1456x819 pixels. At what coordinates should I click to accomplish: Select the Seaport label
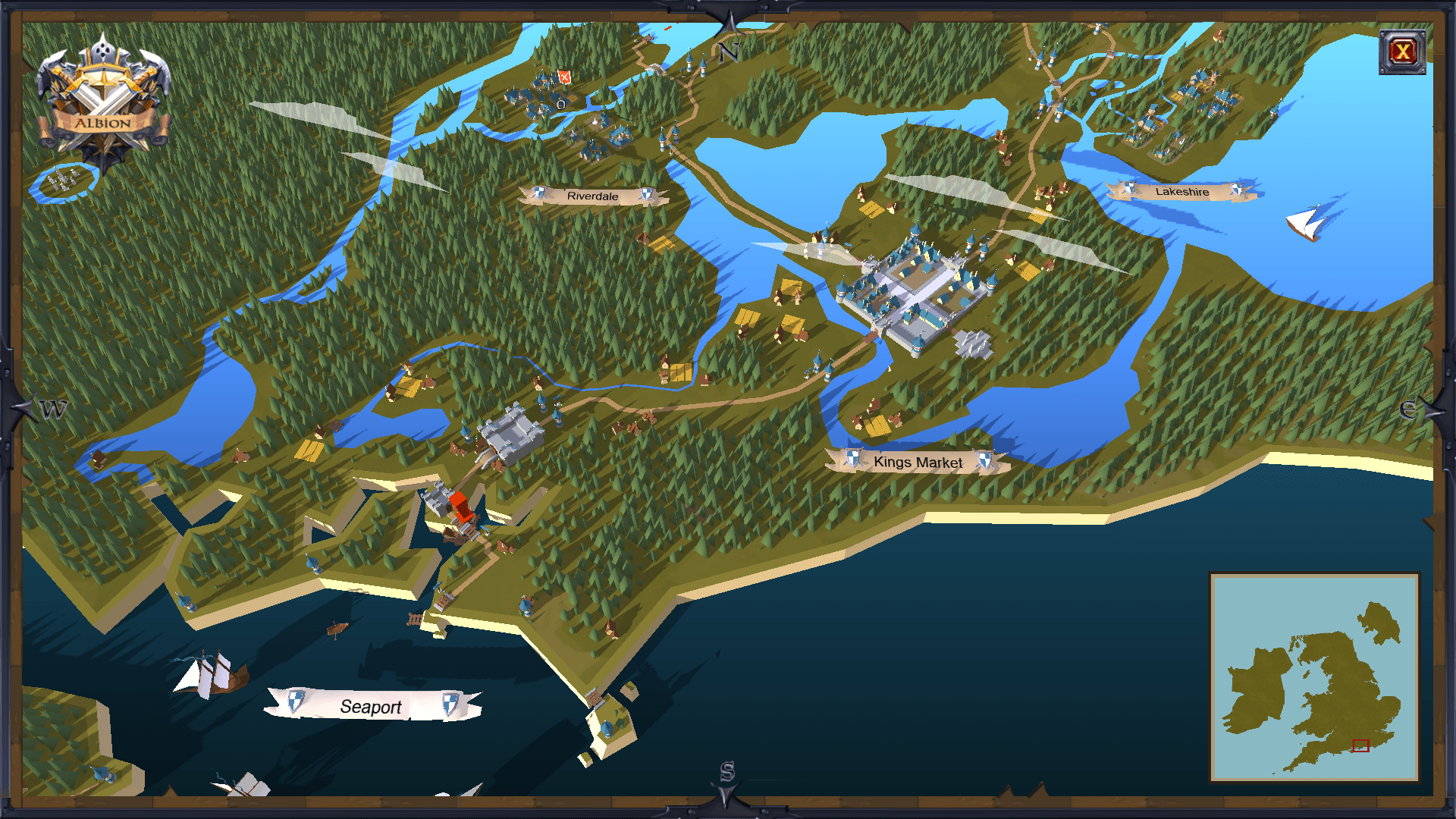[x=371, y=707]
